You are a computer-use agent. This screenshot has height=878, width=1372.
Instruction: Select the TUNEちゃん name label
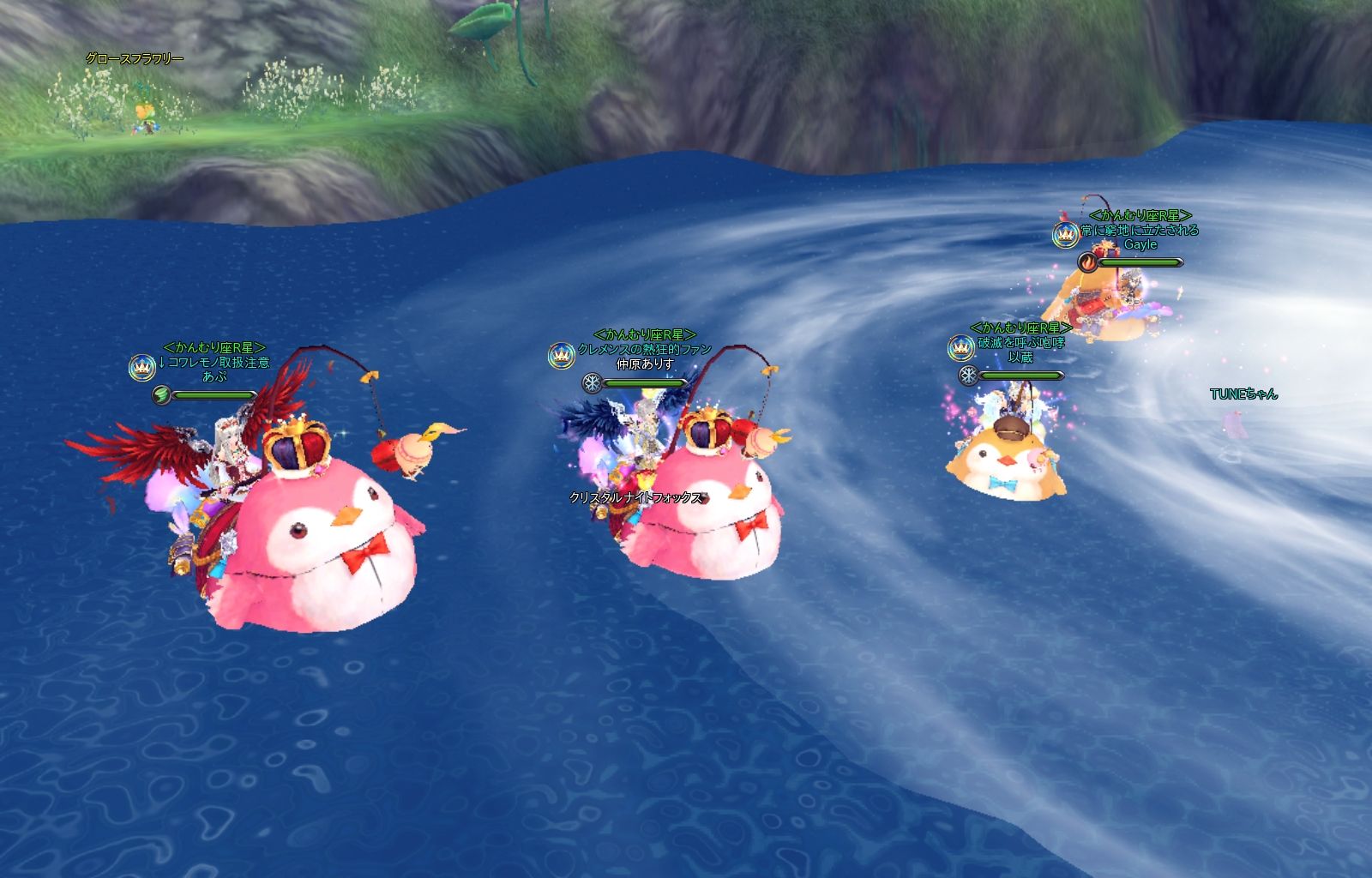(1243, 394)
